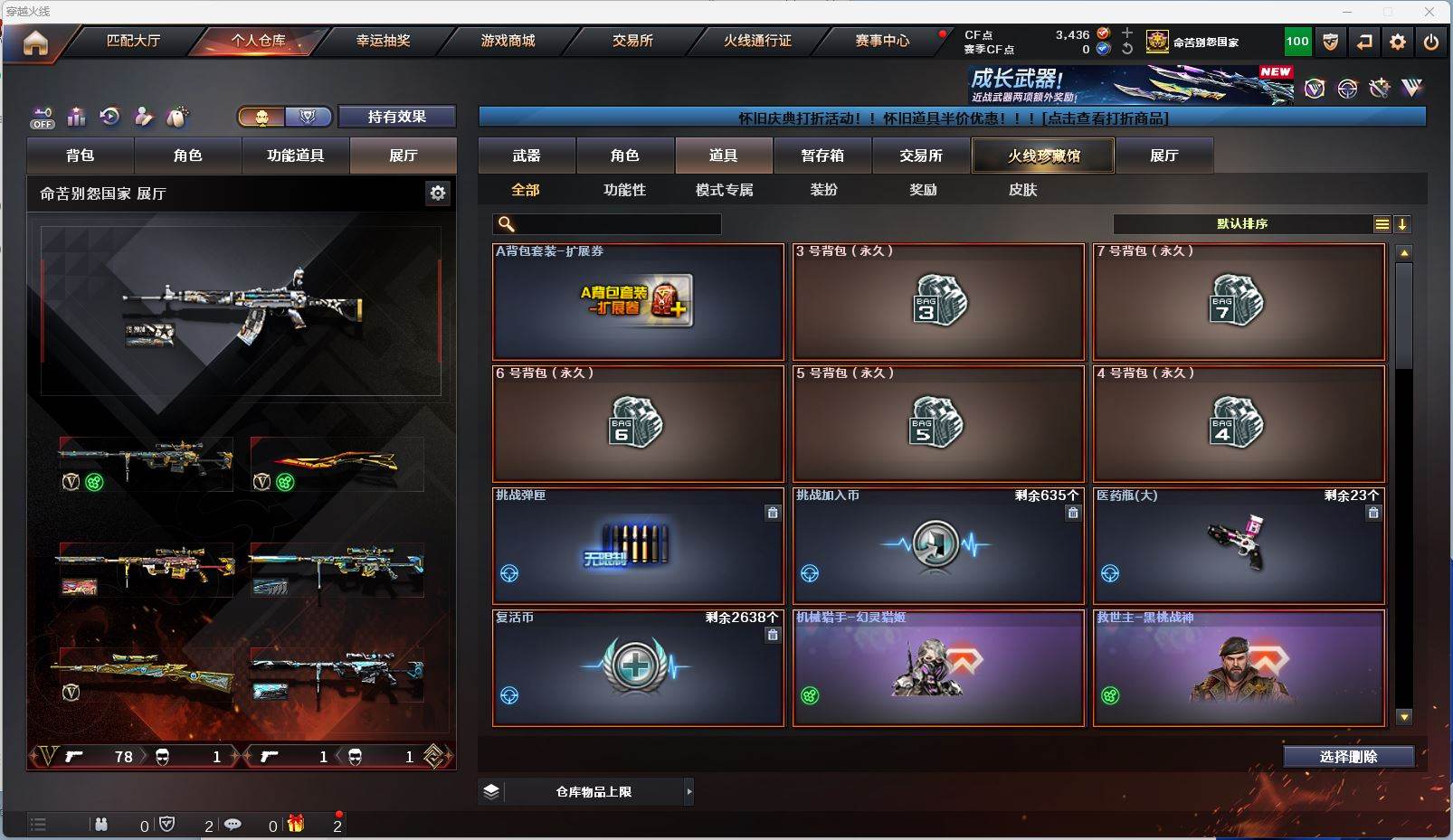This screenshot has height=840, width=1453.
Task: Filter items by 功能性 category
Action: pyautogui.click(x=624, y=190)
